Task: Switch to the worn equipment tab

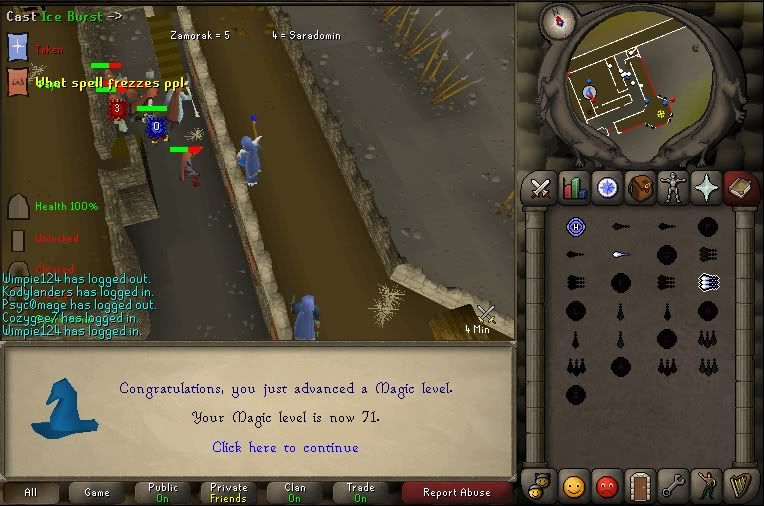Action: click(x=674, y=187)
